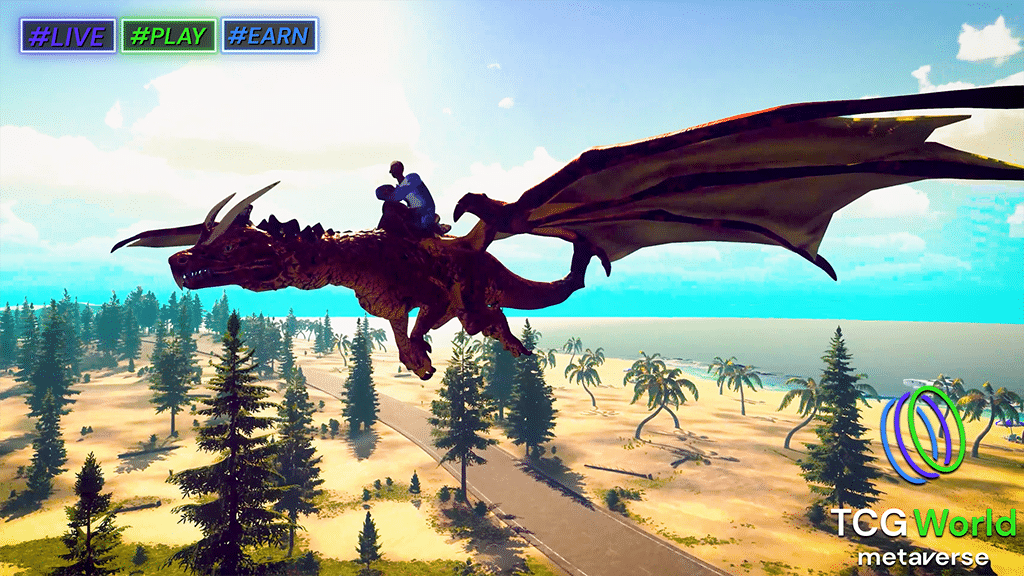The image size is (1024, 576).
Task: Choose the #EARN tag
Action: 269,36
